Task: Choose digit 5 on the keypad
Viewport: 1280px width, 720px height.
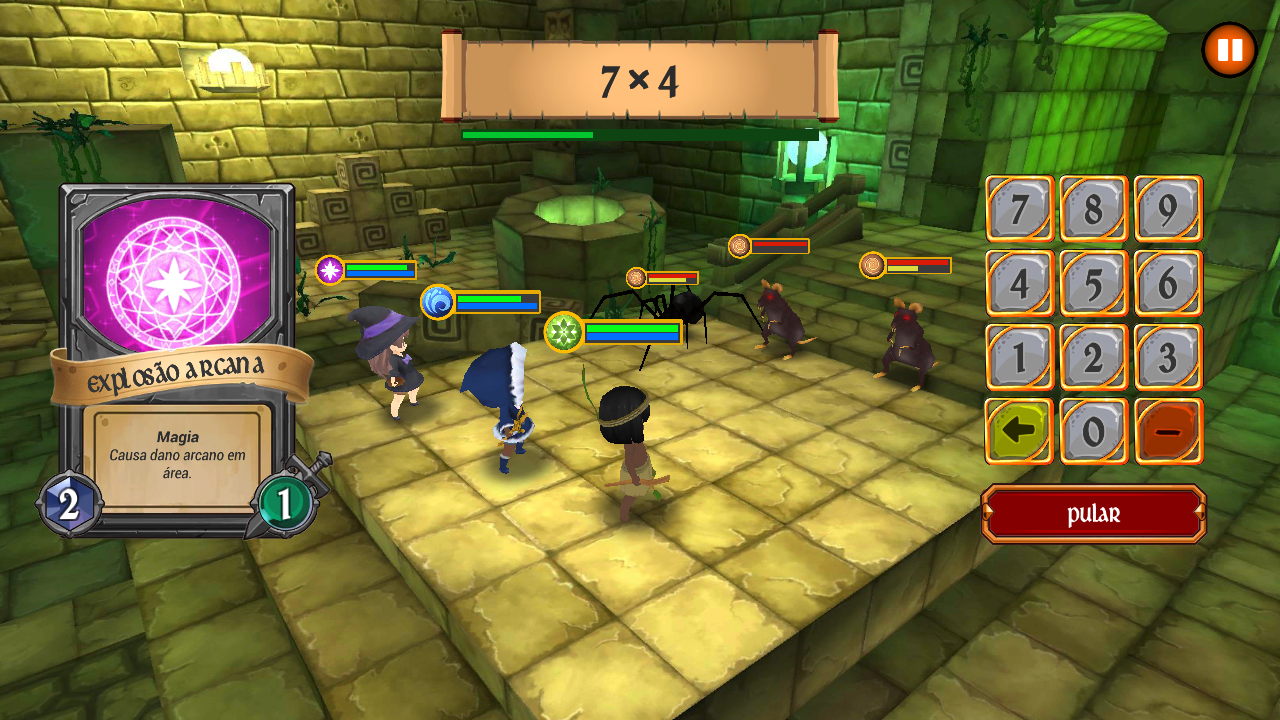Action: pos(1094,283)
